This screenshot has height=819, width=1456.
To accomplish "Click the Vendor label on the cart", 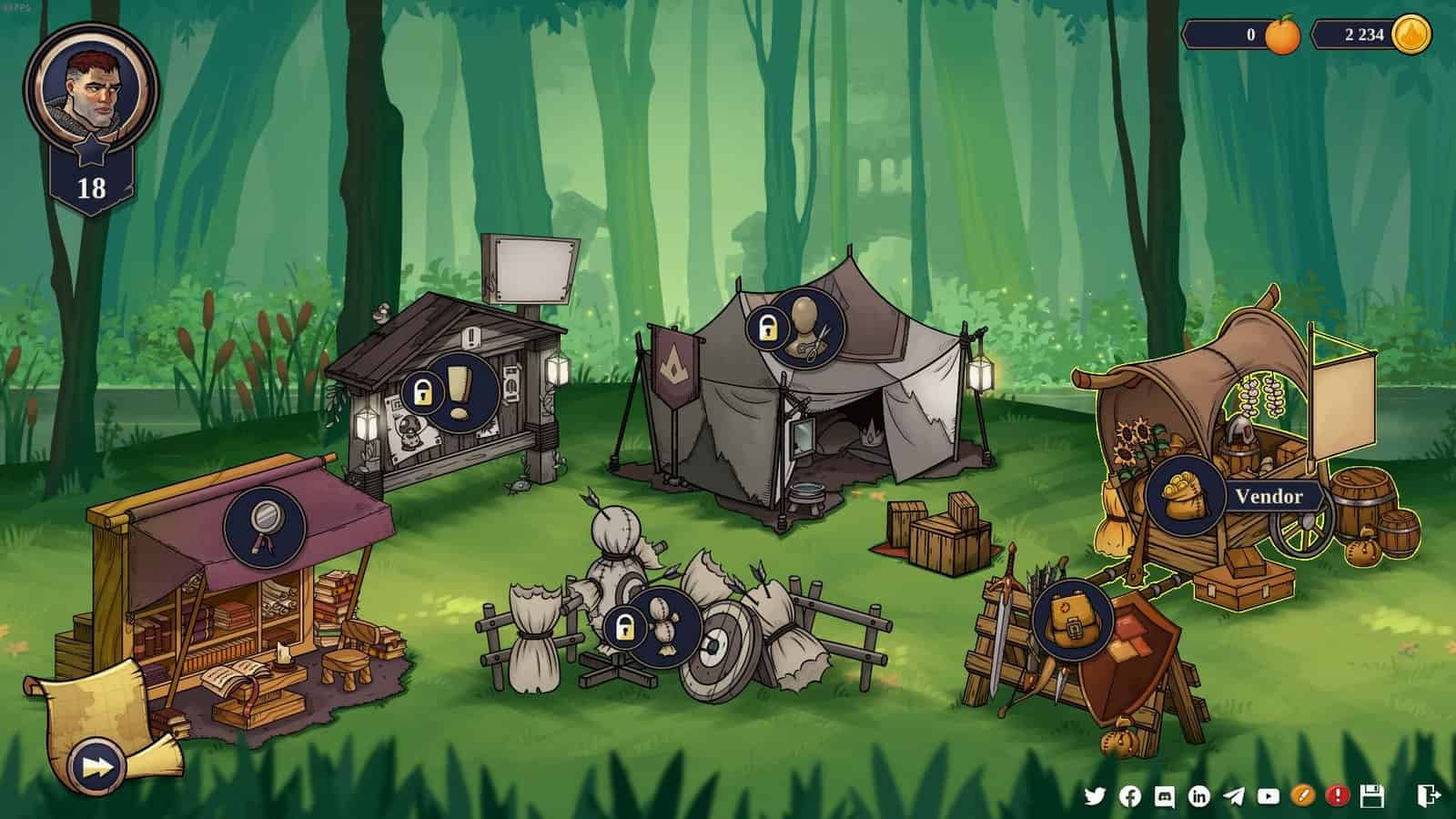I will coord(1271,498).
